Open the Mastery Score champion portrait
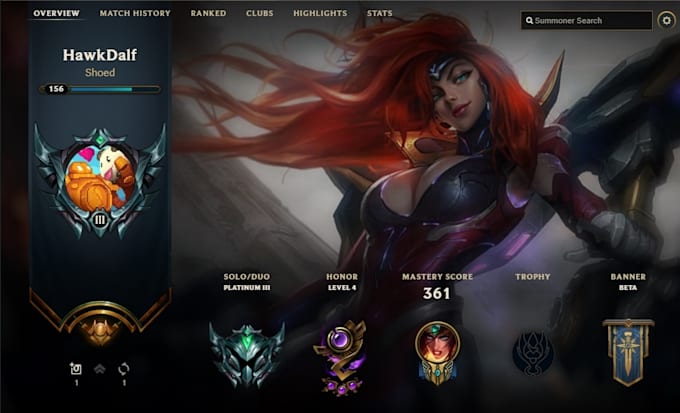 tap(436, 350)
